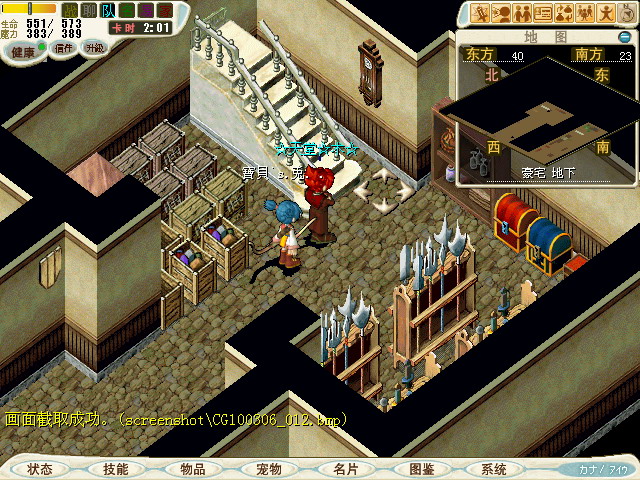The width and height of the screenshot is (640, 480).
Task: Click the name card exchange icon
Action: click(x=544, y=13)
